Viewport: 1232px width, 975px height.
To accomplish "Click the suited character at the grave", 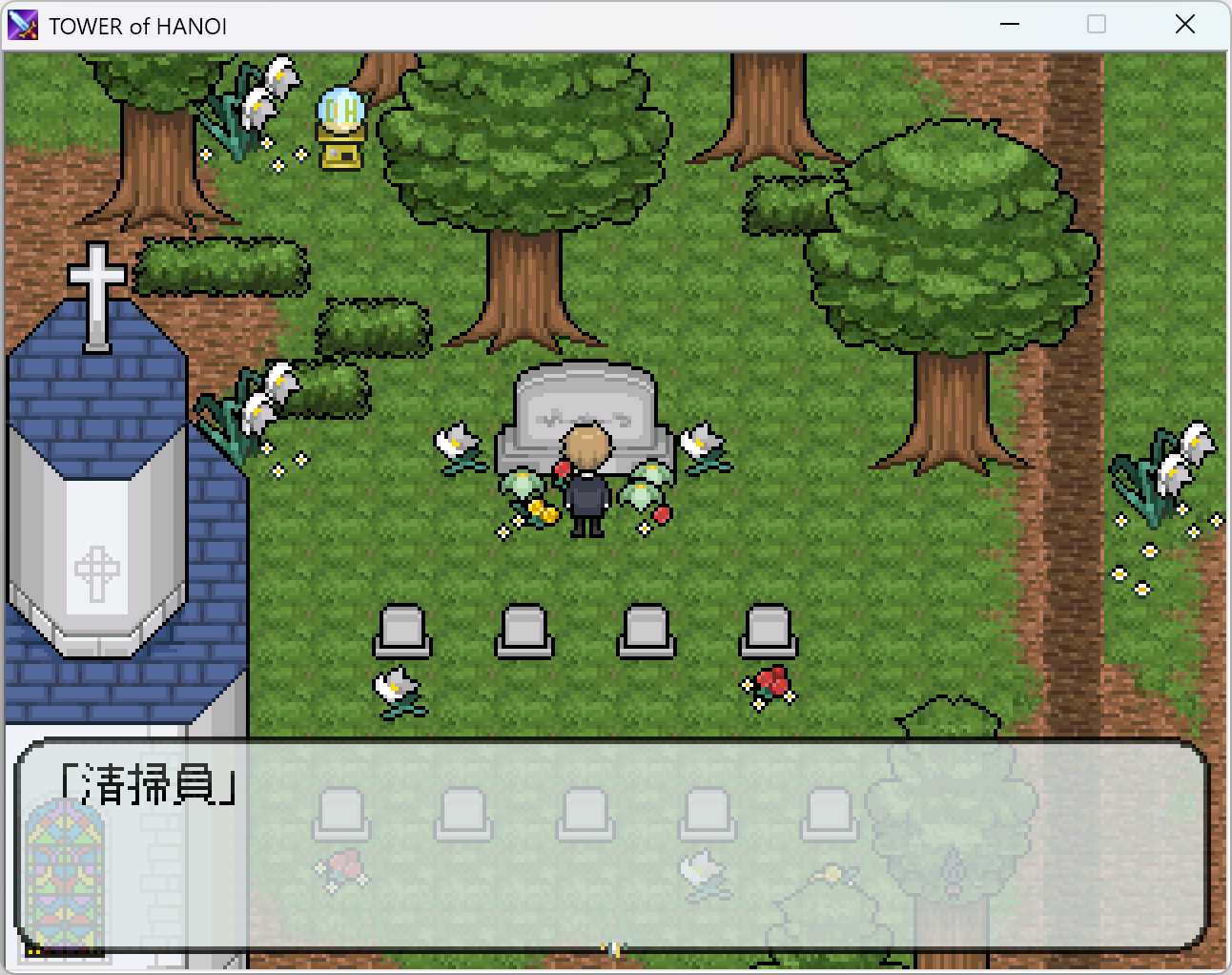I will [585, 477].
